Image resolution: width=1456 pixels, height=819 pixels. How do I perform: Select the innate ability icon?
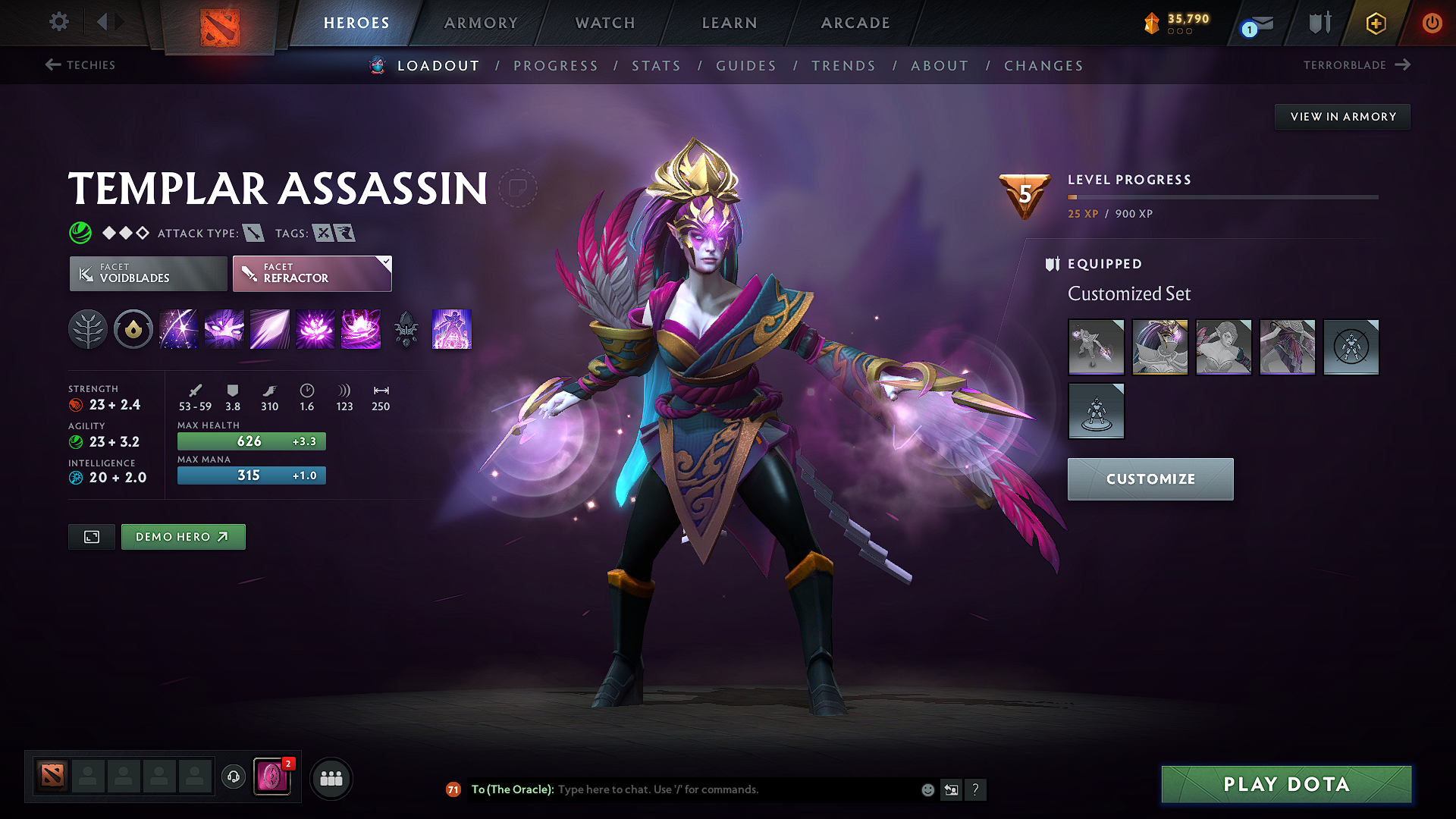click(133, 329)
